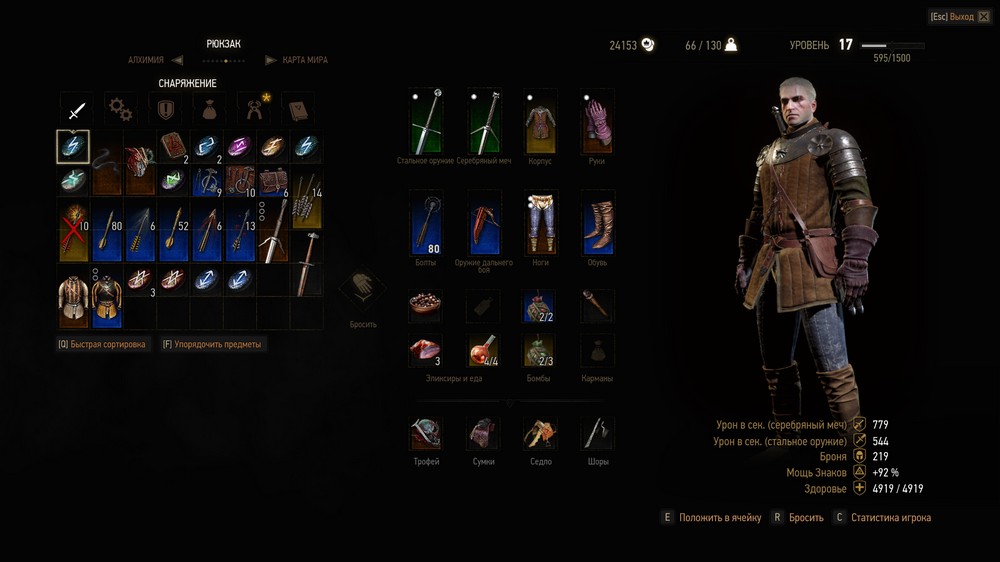Viewport: 1000px width, 562px height.
Task: Choose the Корпус chest armor slot
Action: pos(541,122)
